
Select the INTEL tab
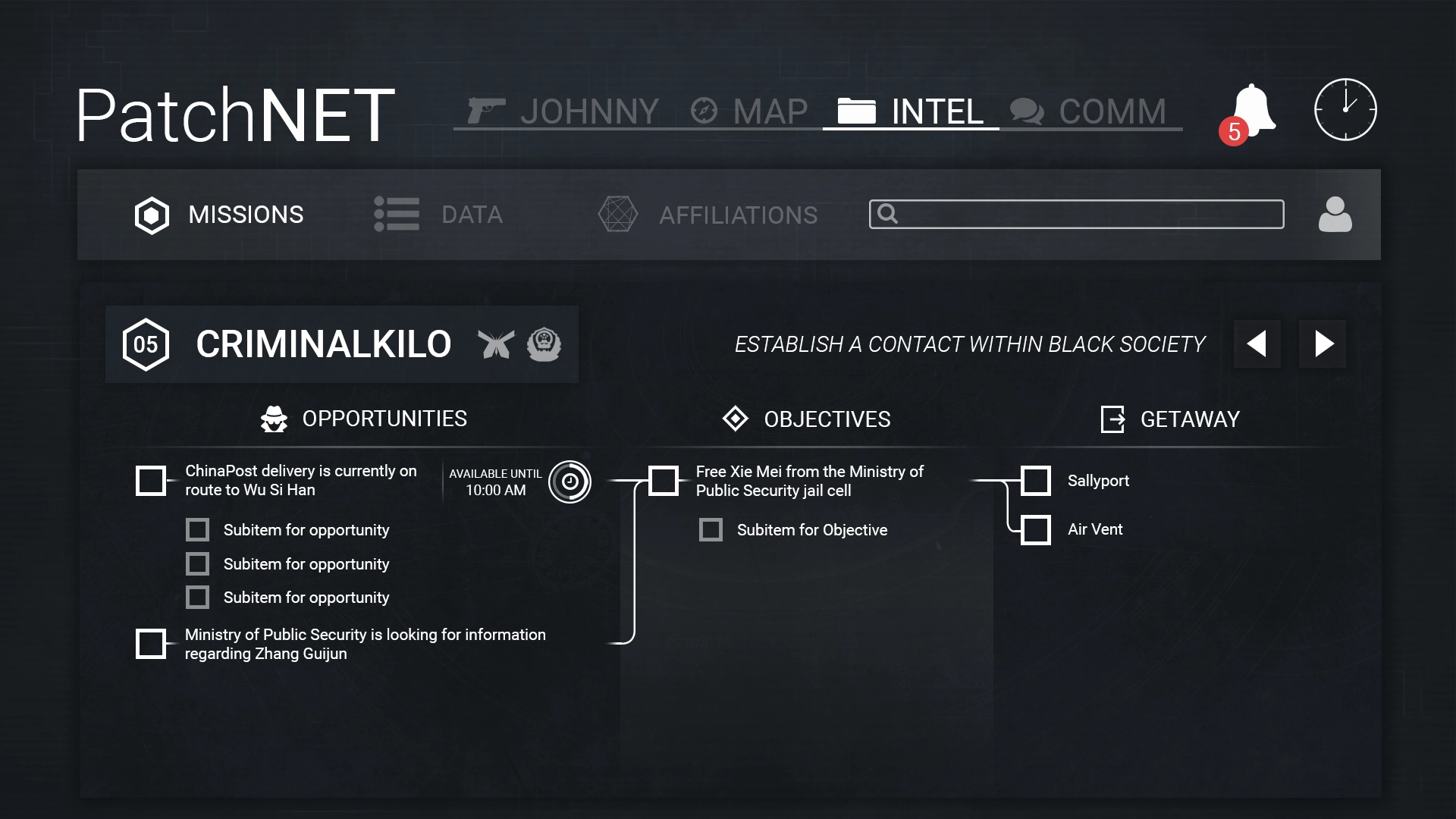(x=911, y=111)
